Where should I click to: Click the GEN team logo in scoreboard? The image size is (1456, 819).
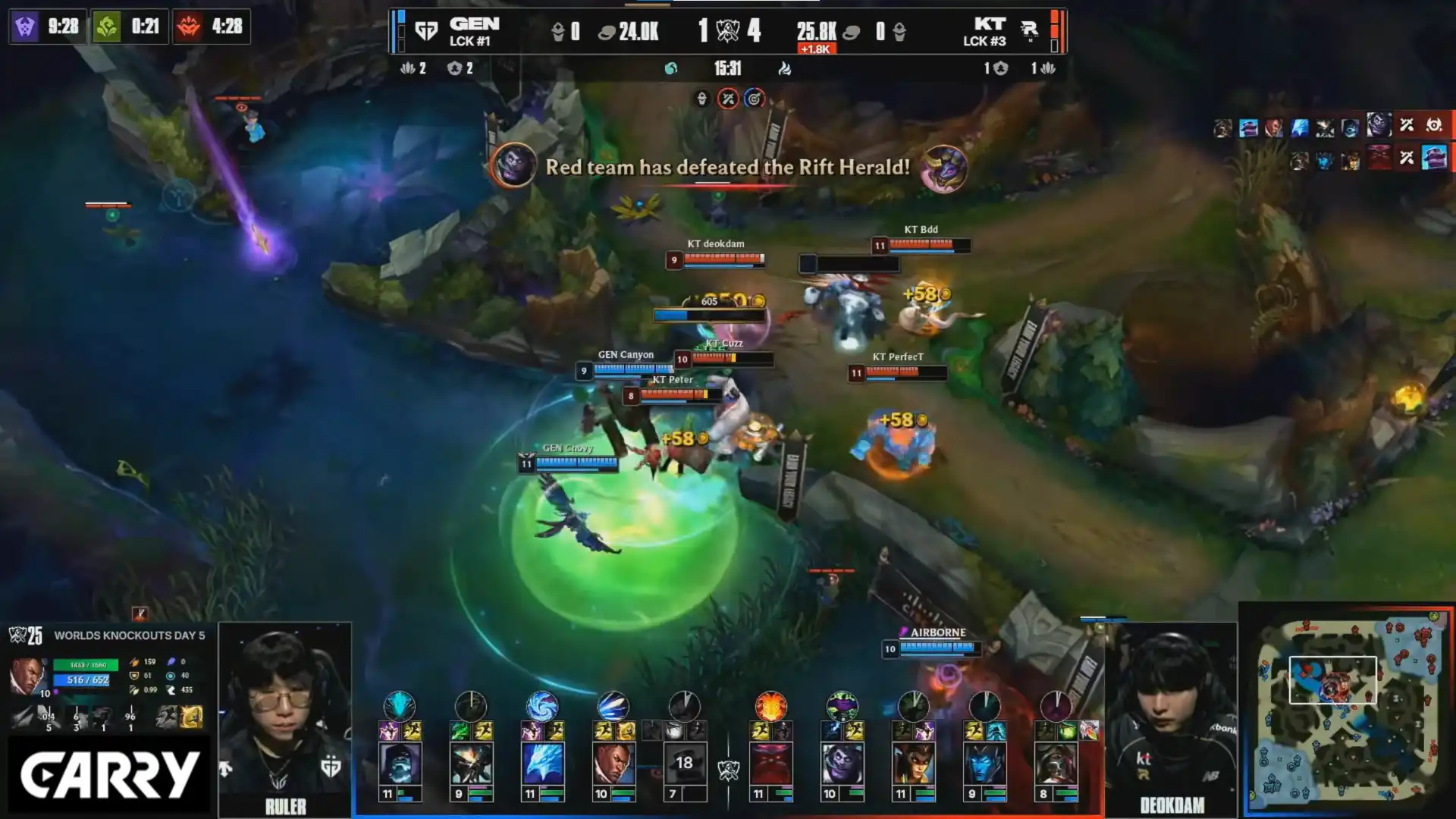coord(426,31)
